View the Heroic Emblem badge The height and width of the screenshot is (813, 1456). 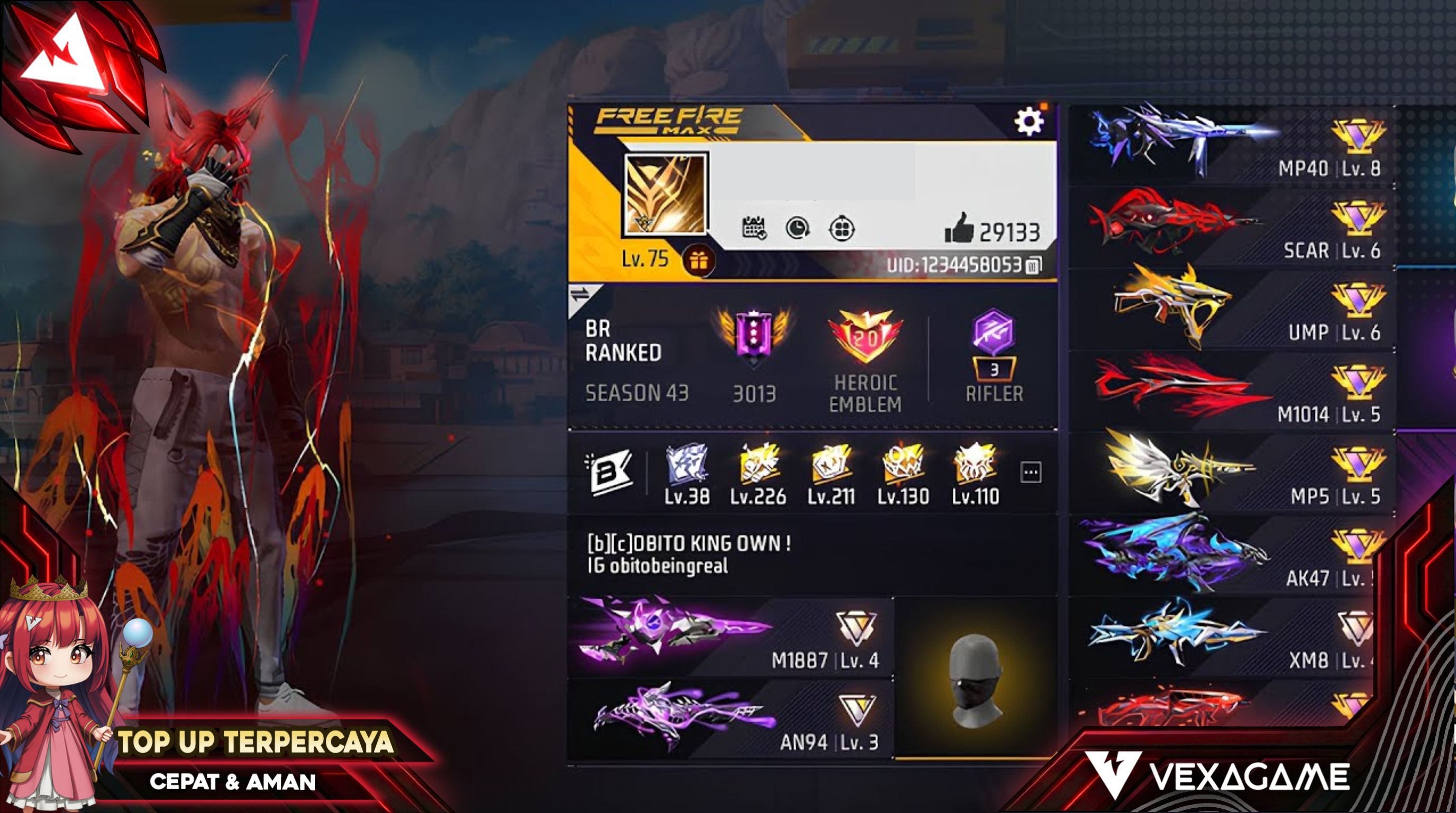865,338
